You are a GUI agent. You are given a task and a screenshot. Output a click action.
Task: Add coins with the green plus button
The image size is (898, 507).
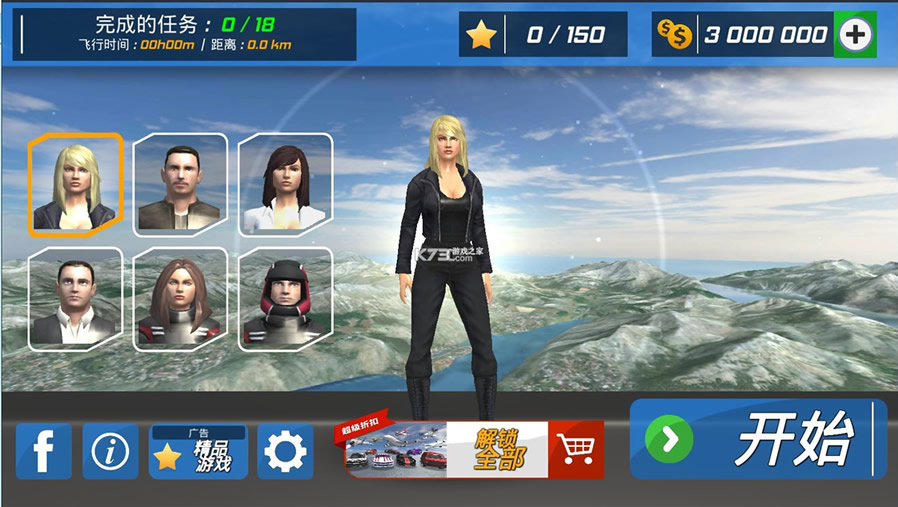pos(855,35)
